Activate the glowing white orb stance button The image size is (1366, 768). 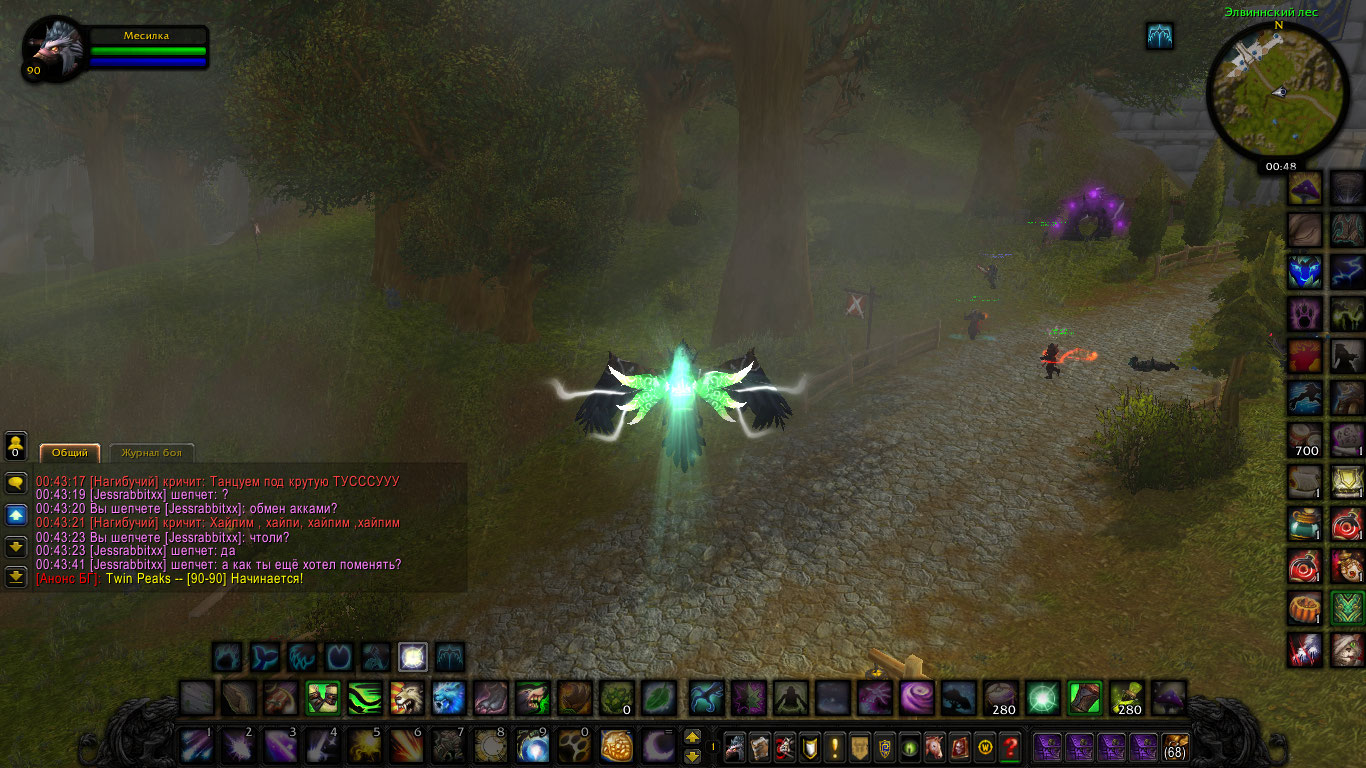point(413,657)
